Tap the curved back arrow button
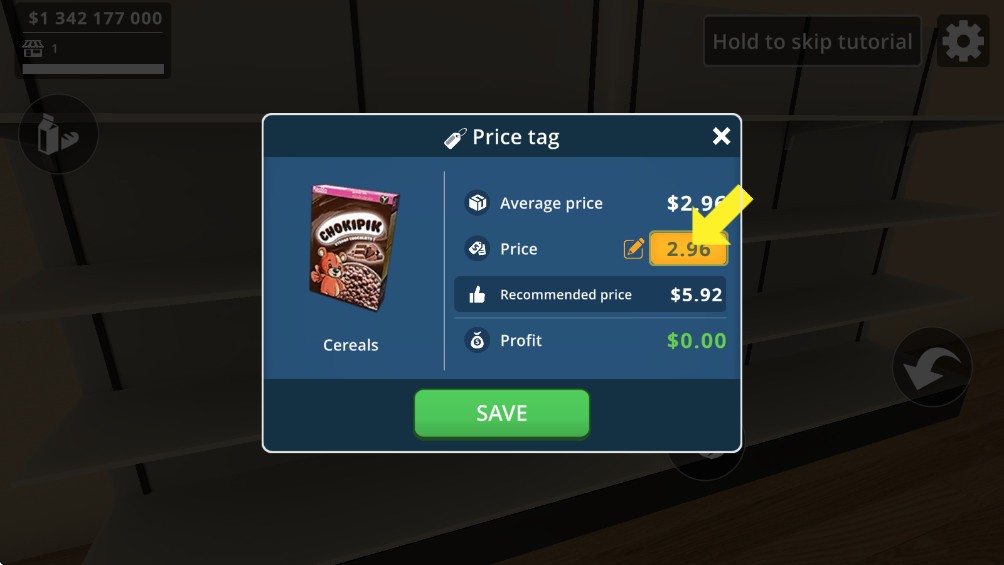Image resolution: width=1004 pixels, height=565 pixels. 931,368
